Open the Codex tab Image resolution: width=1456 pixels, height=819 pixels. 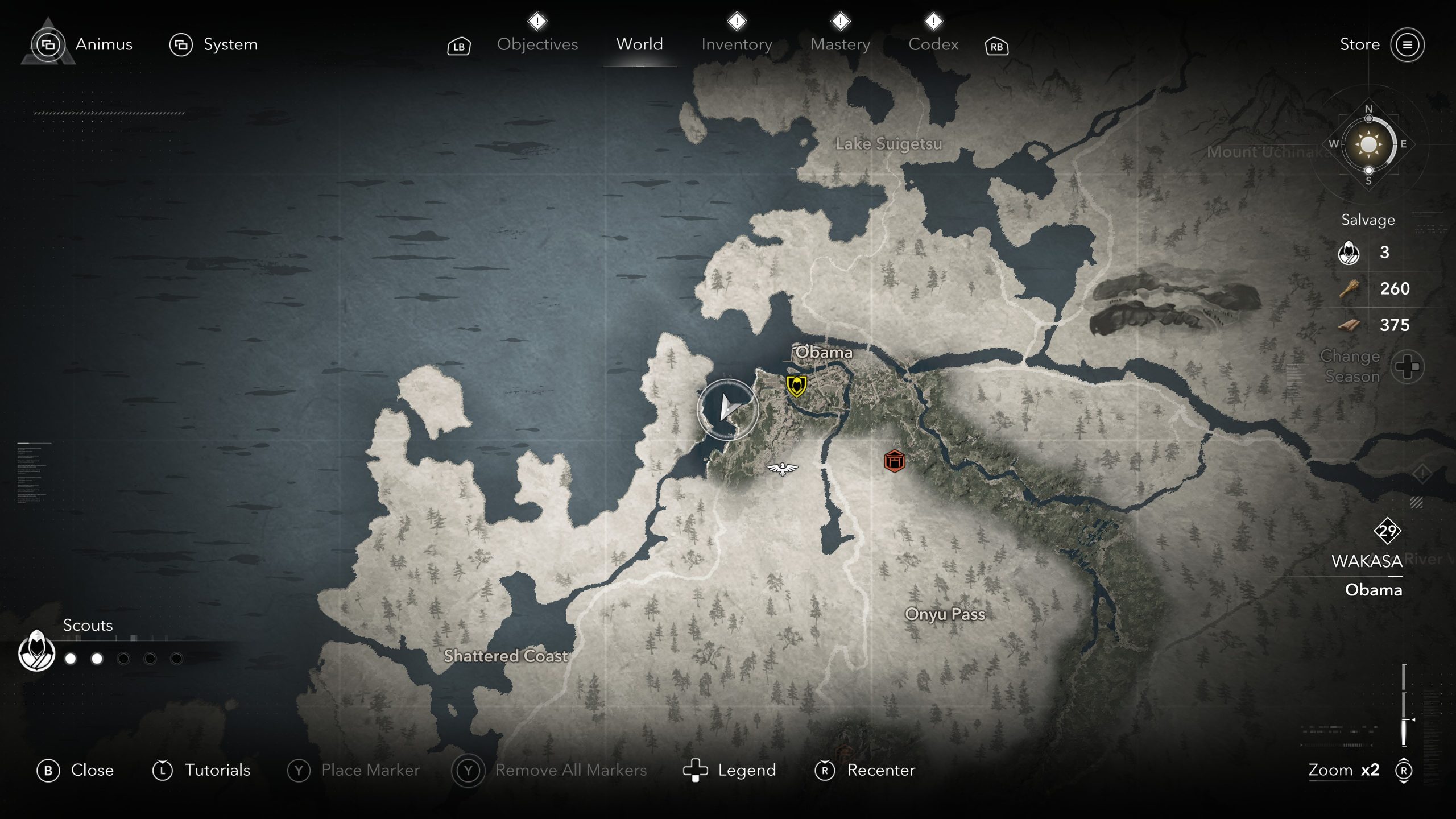(x=933, y=44)
